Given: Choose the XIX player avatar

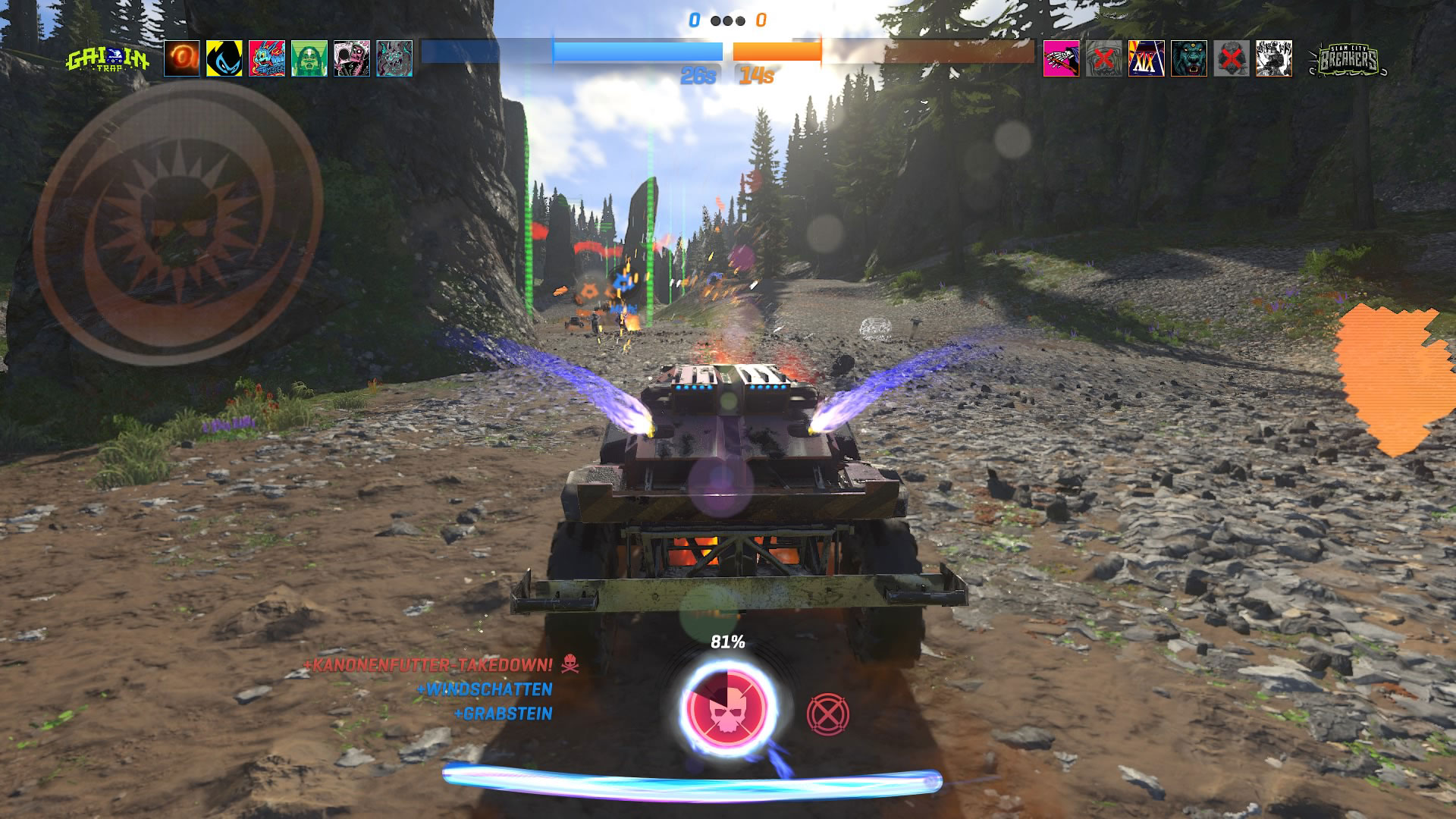Looking at the screenshot, I should (x=1147, y=58).
